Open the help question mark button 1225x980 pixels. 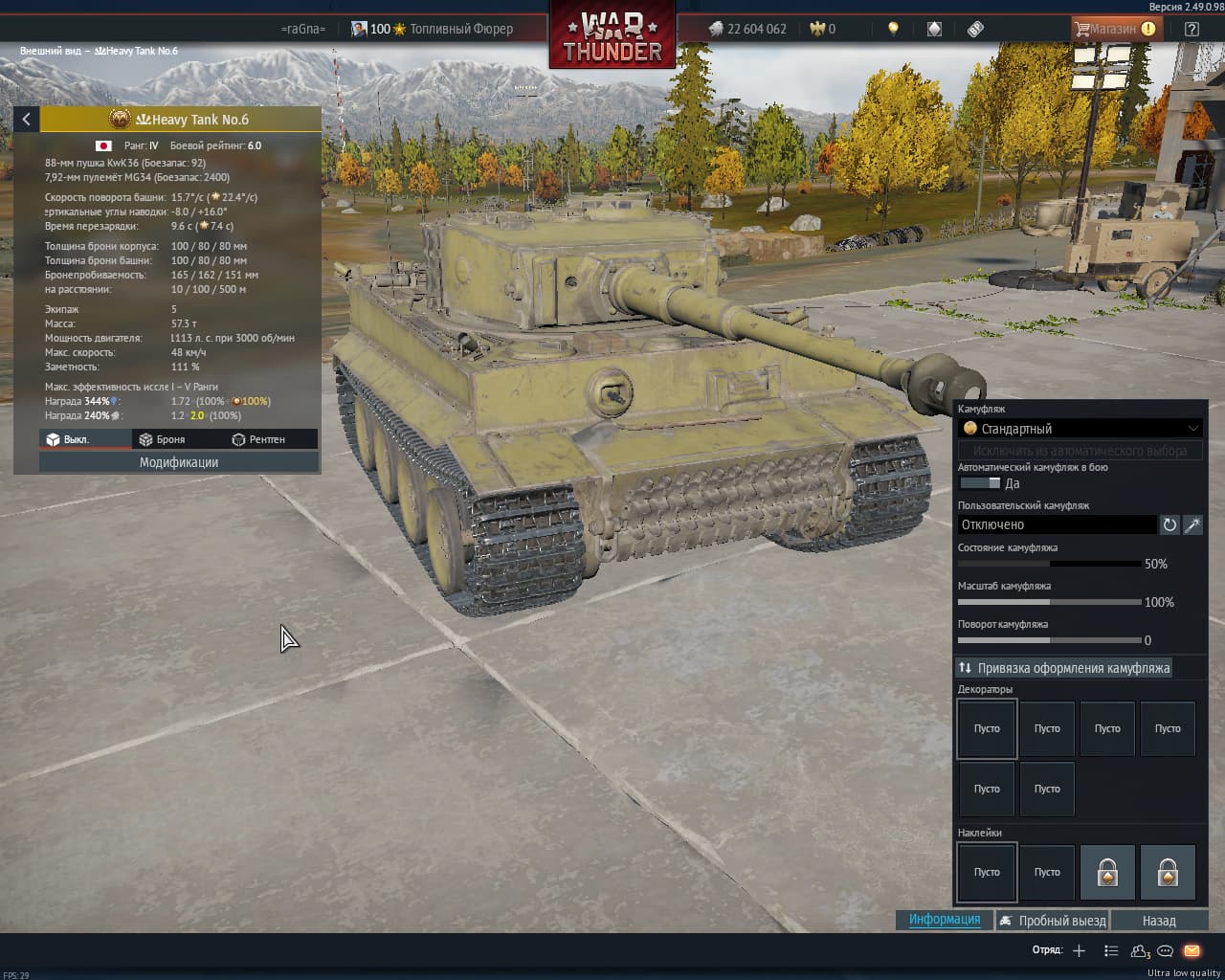(1192, 29)
